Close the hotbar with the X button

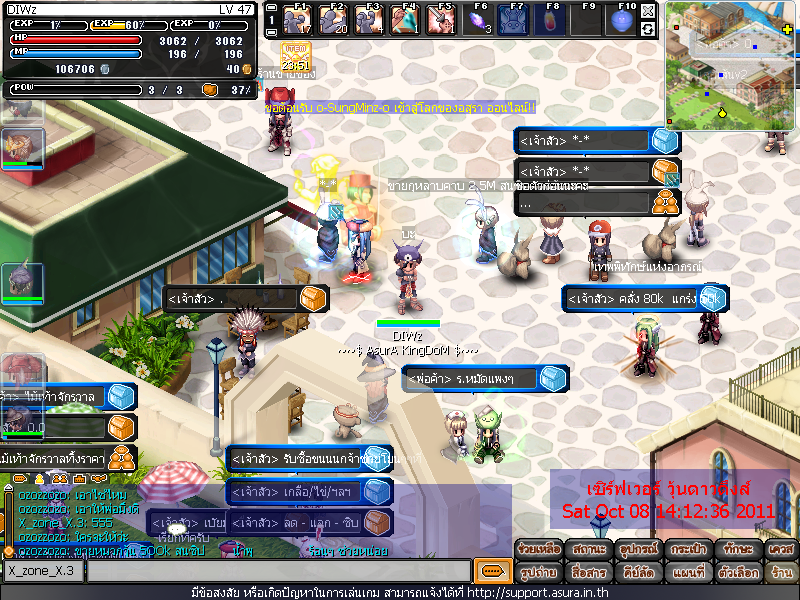point(648,10)
